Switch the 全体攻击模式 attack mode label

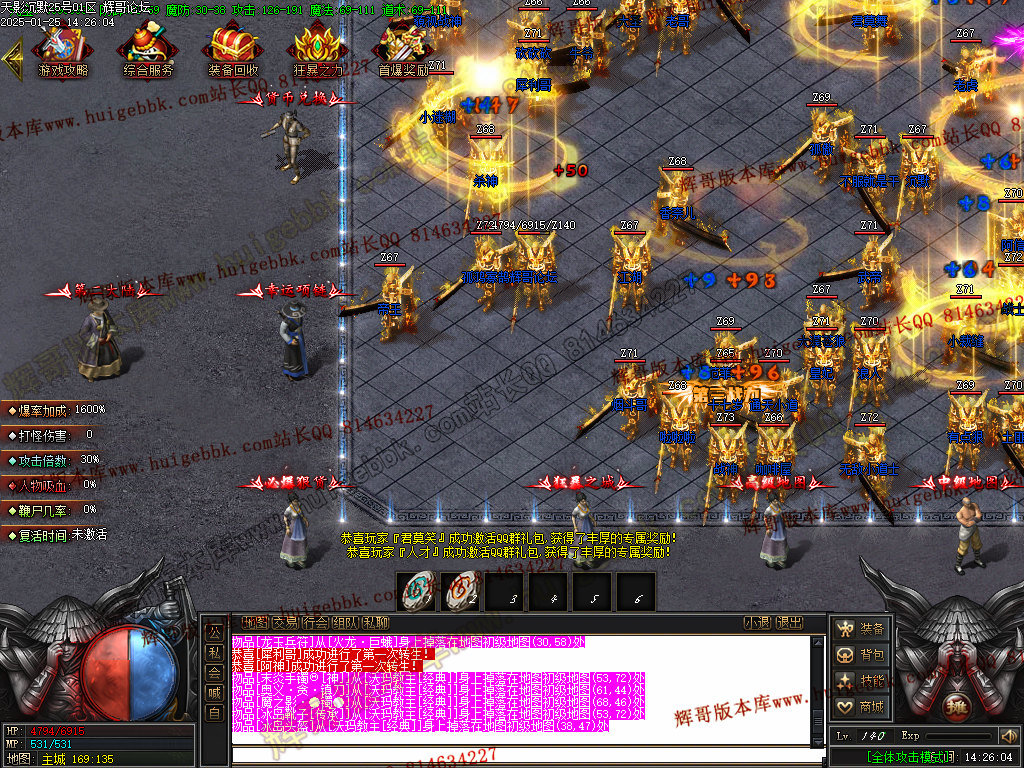(907, 757)
